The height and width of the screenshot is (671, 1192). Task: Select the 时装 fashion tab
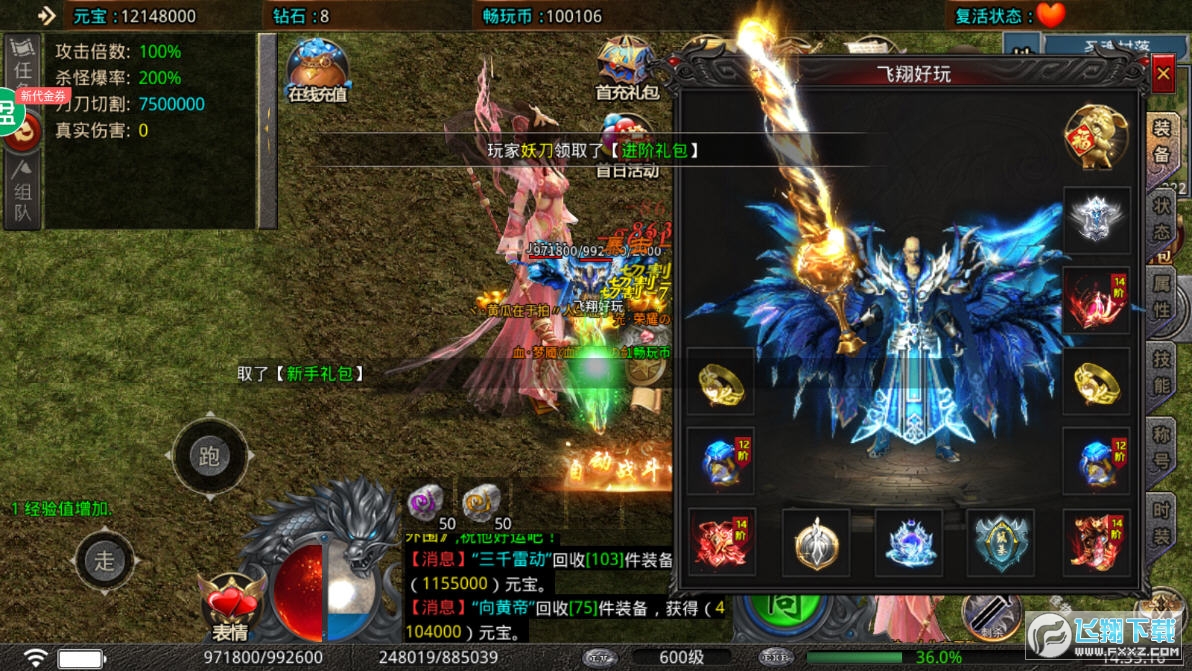tap(1162, 523)
